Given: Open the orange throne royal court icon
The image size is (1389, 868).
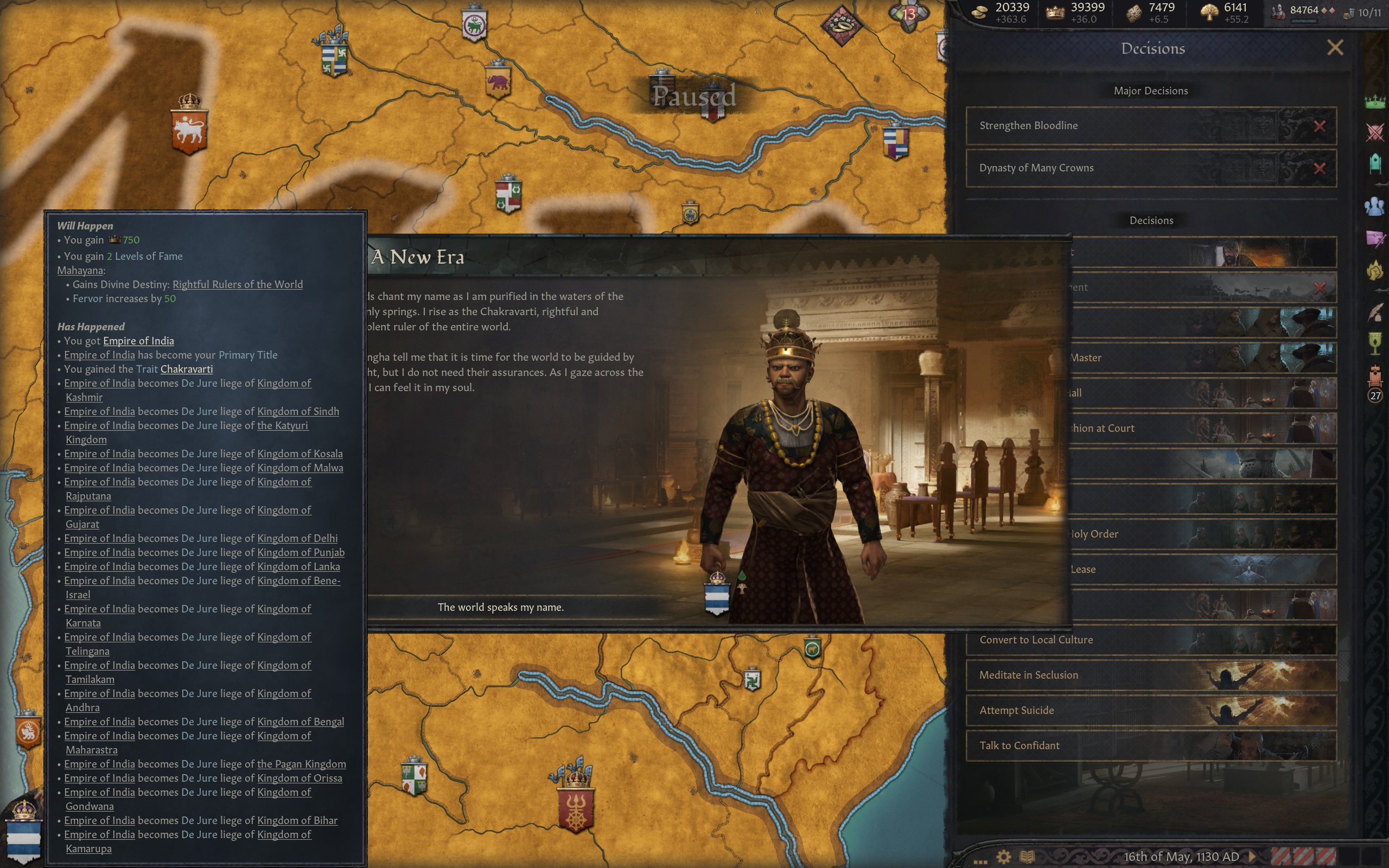Looking at the screenshot, I should pyautogui.click(x=1375, y=376).
